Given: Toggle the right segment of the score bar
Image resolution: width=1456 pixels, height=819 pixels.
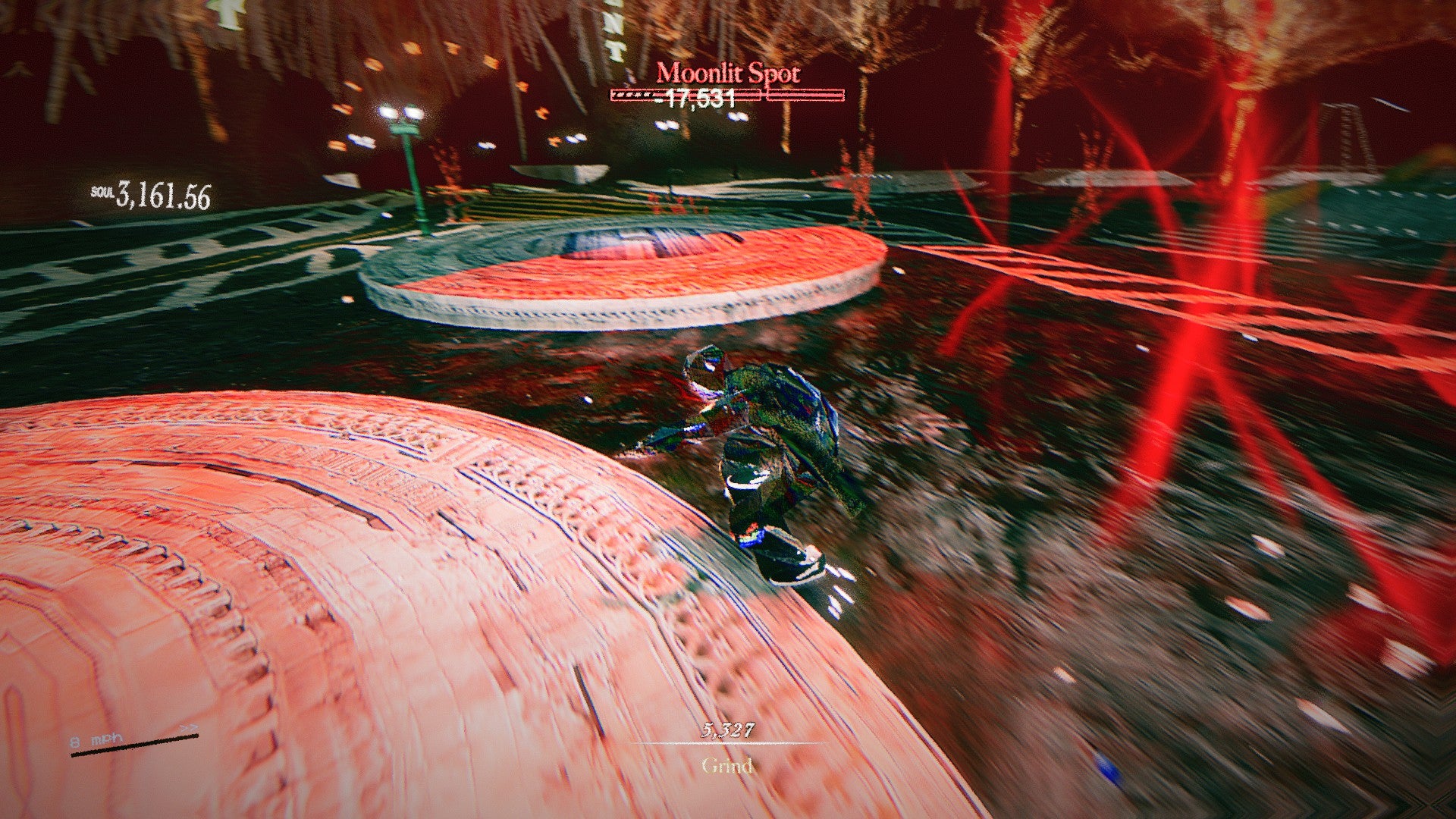Looking at the screenshot, I should point(805,94).
